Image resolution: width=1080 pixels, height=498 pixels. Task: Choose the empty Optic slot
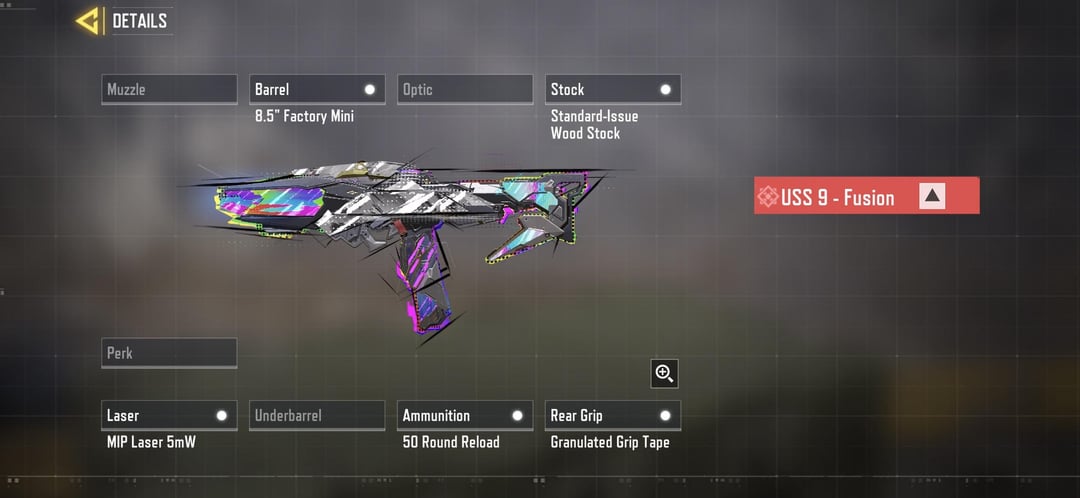coord(465,89)
